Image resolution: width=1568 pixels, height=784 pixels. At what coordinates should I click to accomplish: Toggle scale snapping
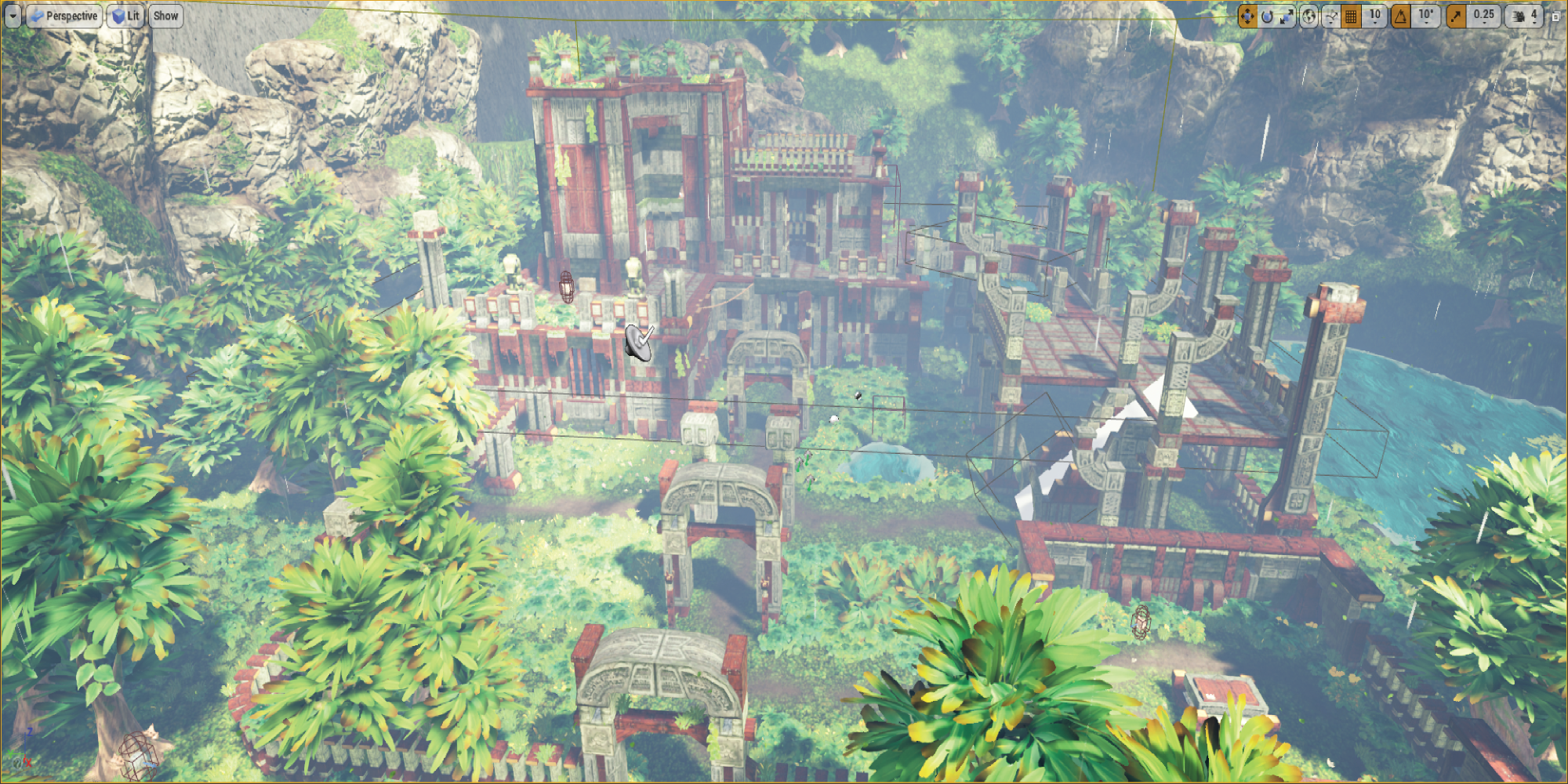coord(1456,16)
